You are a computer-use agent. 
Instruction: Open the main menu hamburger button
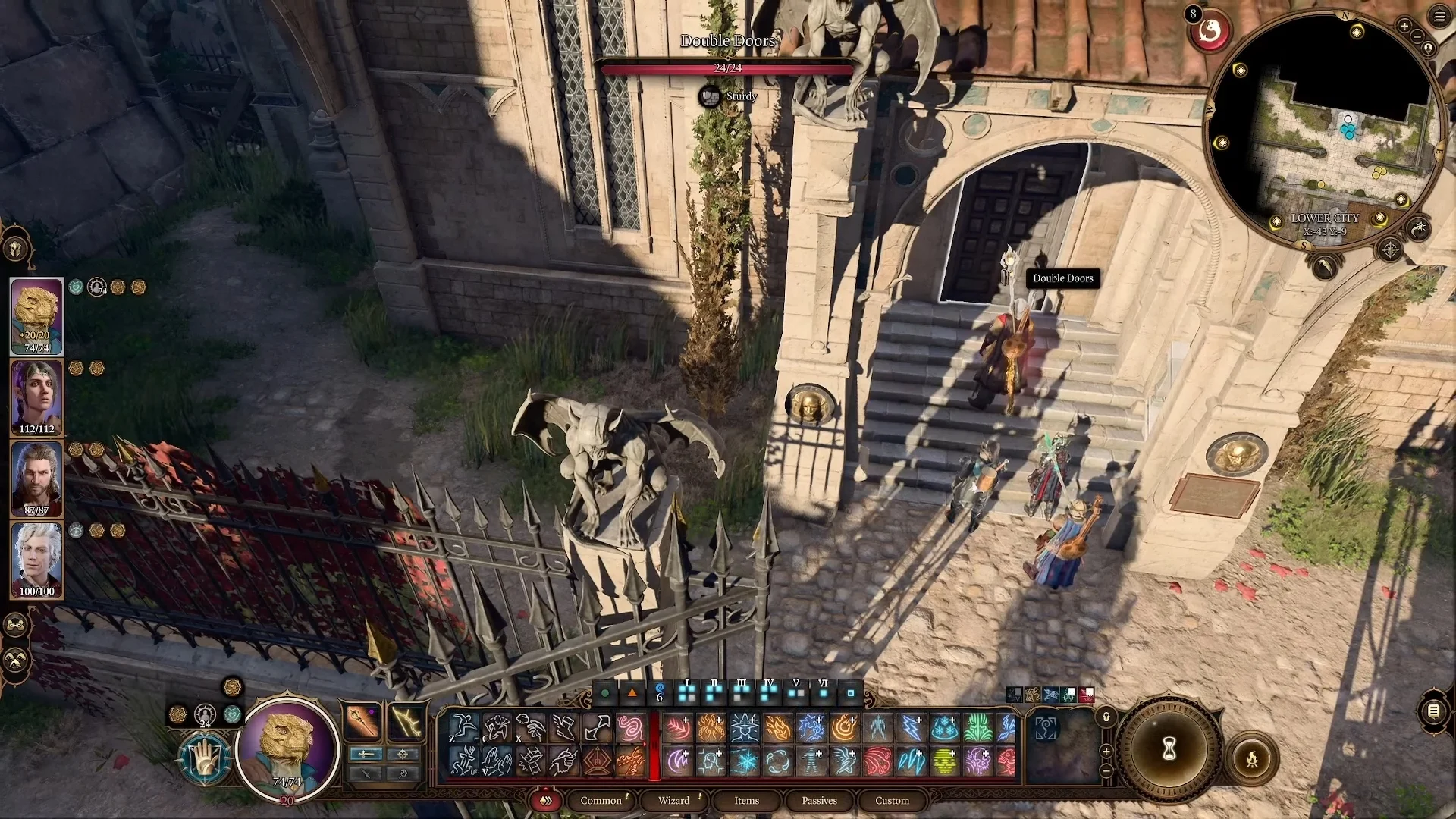(x=1439, y=17)
